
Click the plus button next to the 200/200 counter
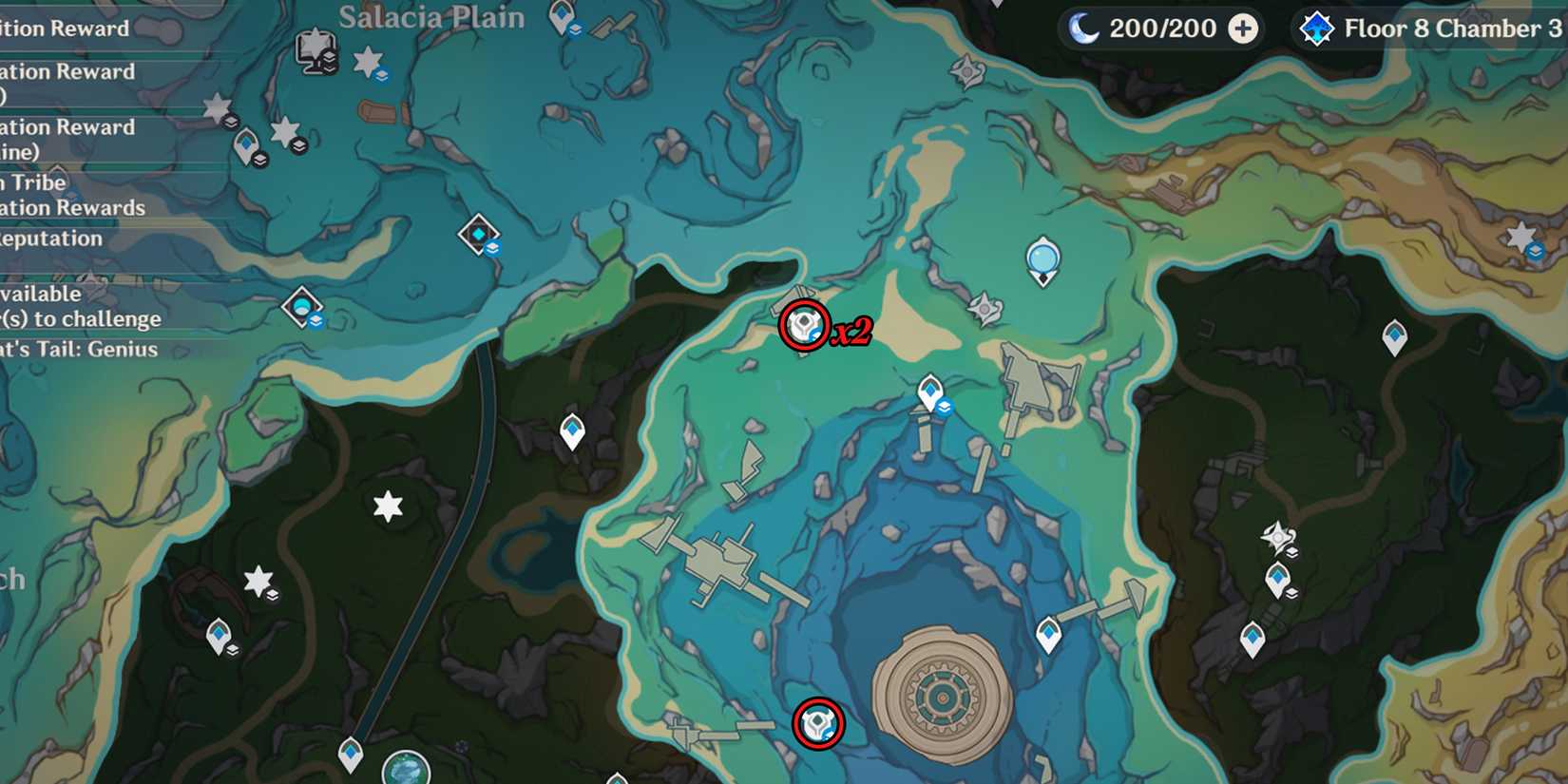pos(1240,29)
